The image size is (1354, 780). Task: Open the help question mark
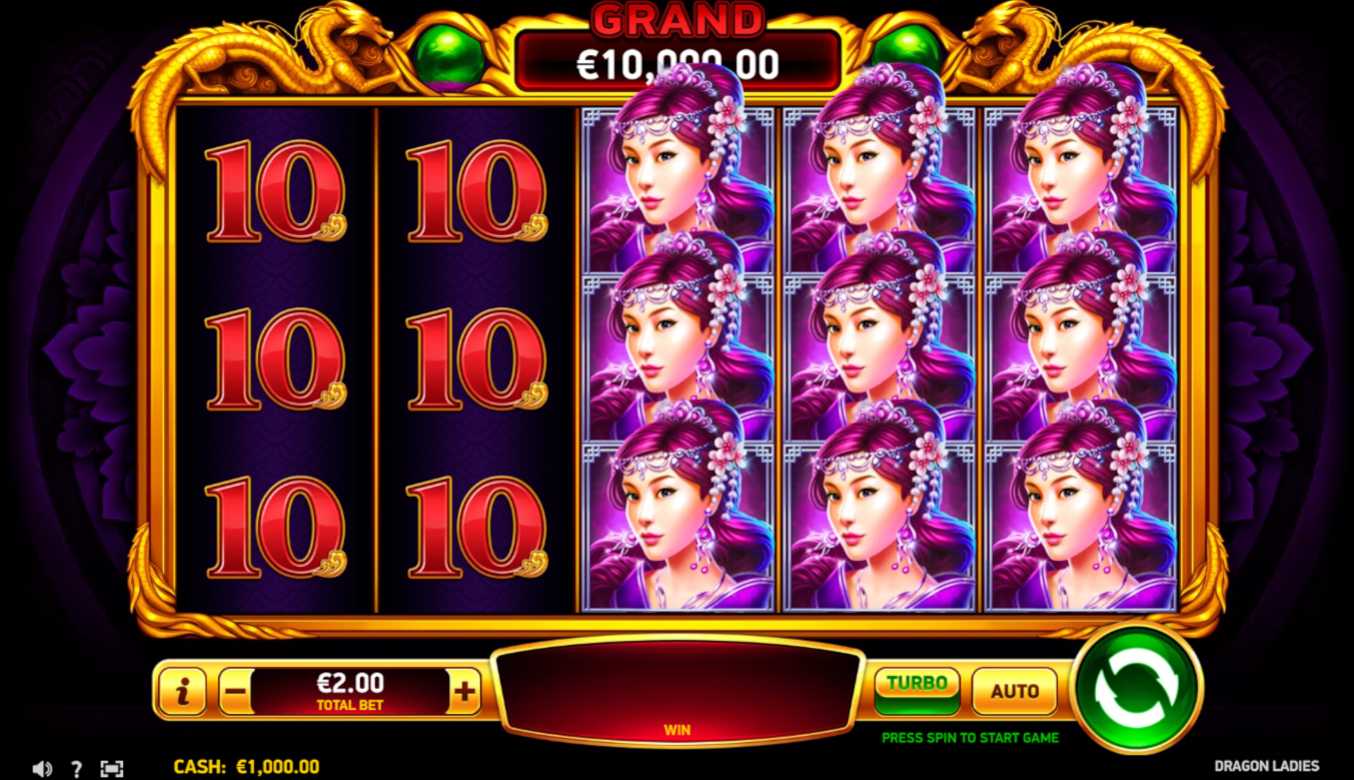pos(76,769)
